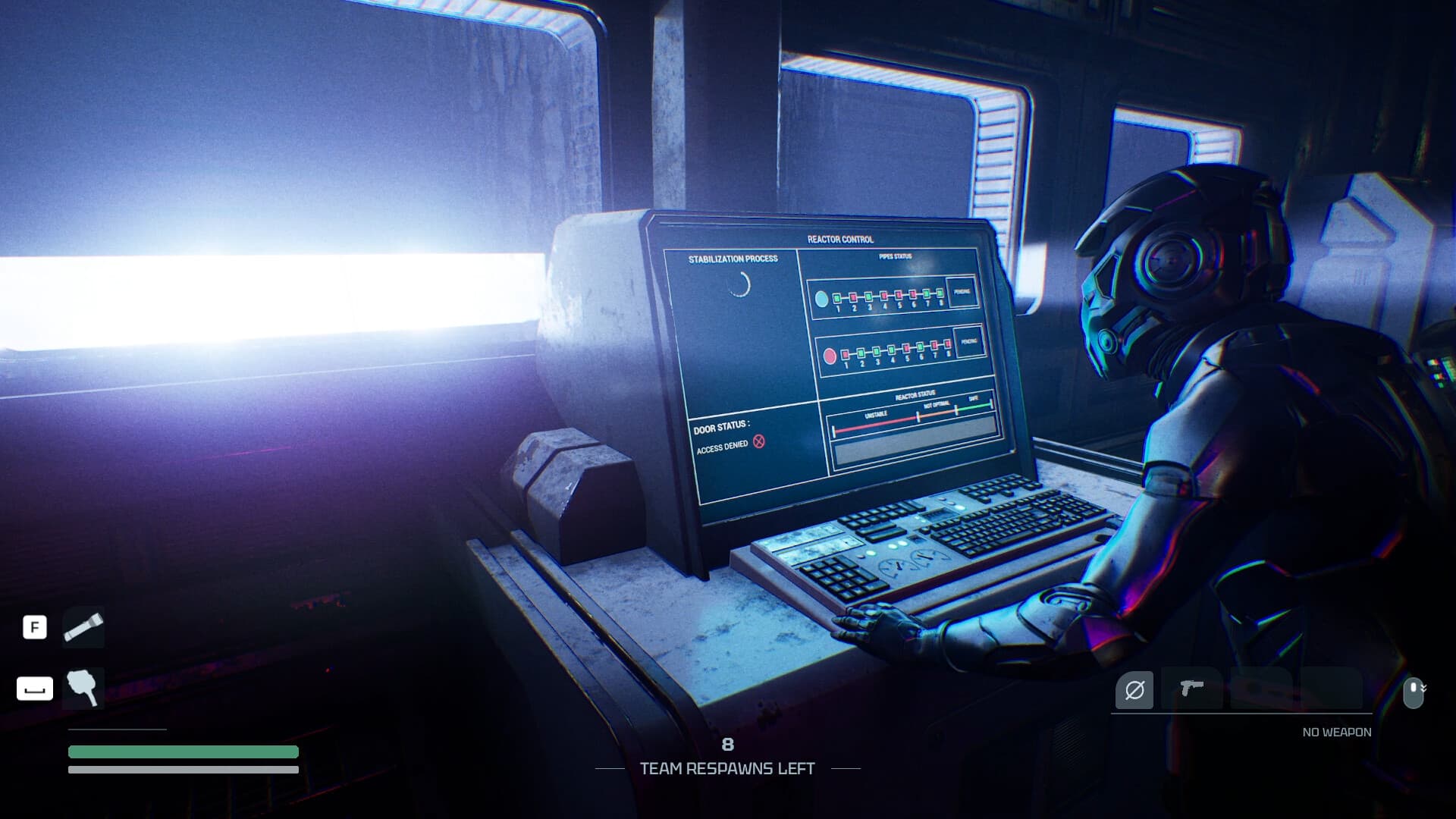Select the pistol weapon slot icon
1456x819 pixels.
point(1191,688)
